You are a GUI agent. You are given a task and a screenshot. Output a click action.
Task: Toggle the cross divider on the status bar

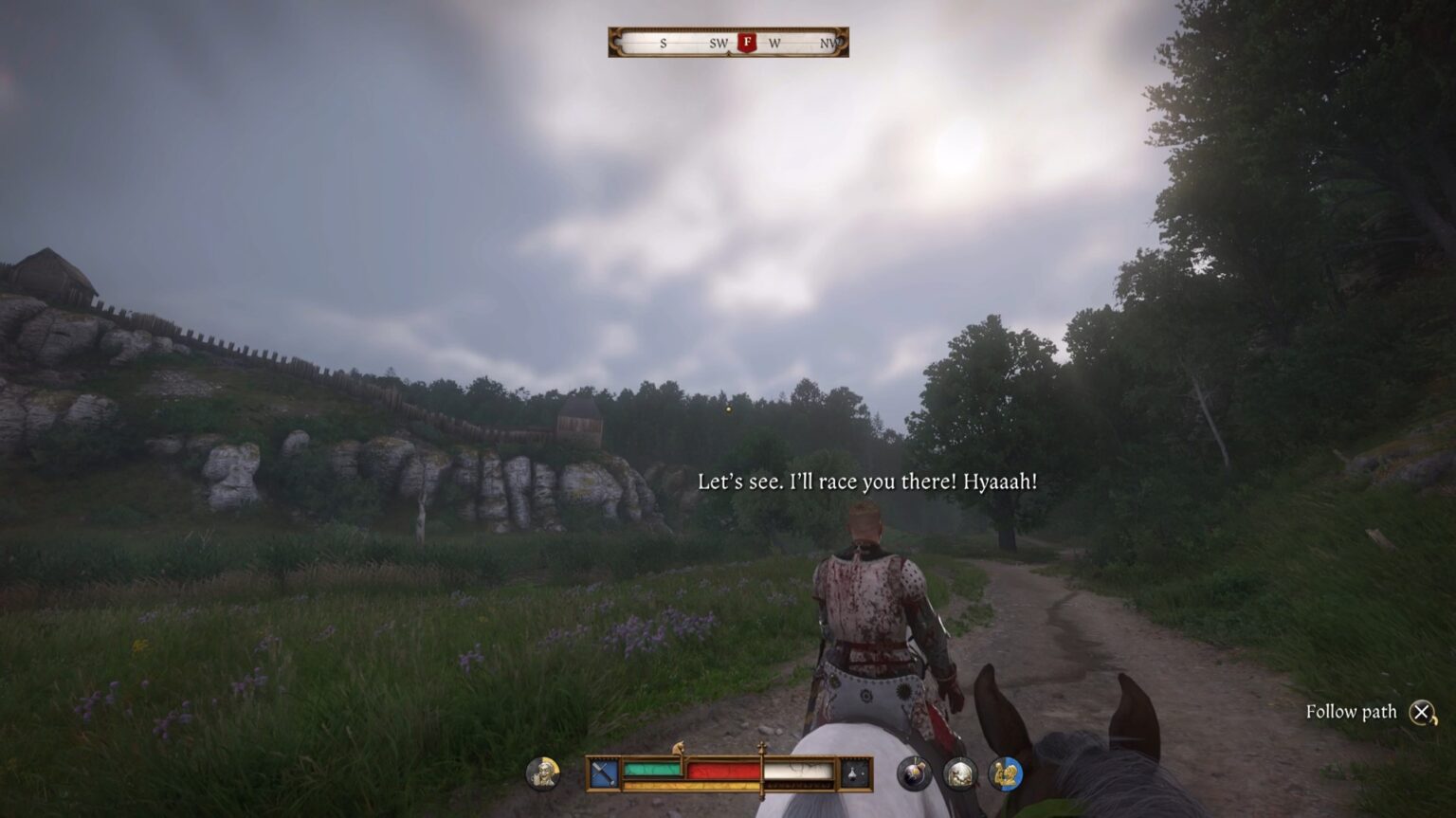[x=762, y=747]
